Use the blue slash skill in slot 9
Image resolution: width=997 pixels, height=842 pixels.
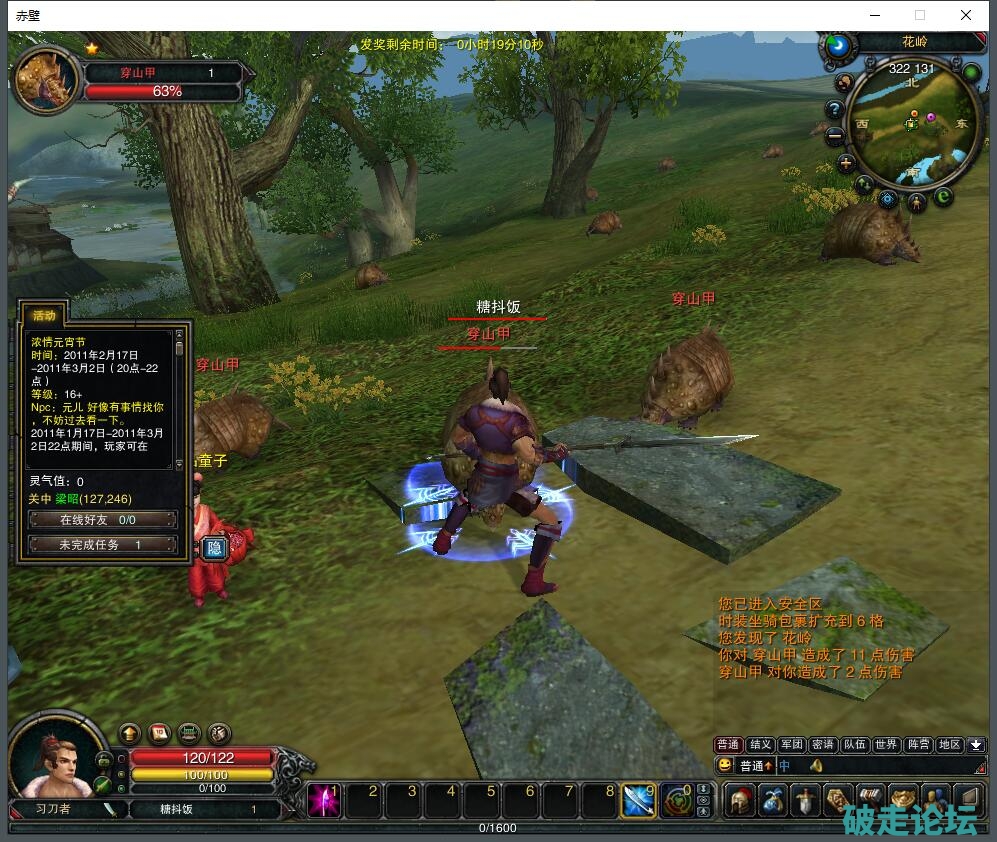(x=639, y=801)
